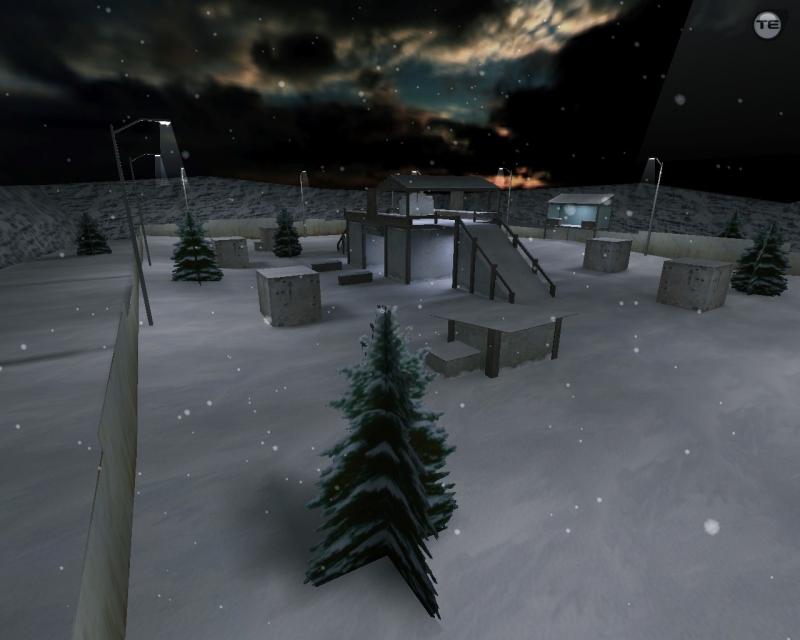Screen dimensions: 800x640
Task: Click the round TE logo badge
Action: coord(767,25)
